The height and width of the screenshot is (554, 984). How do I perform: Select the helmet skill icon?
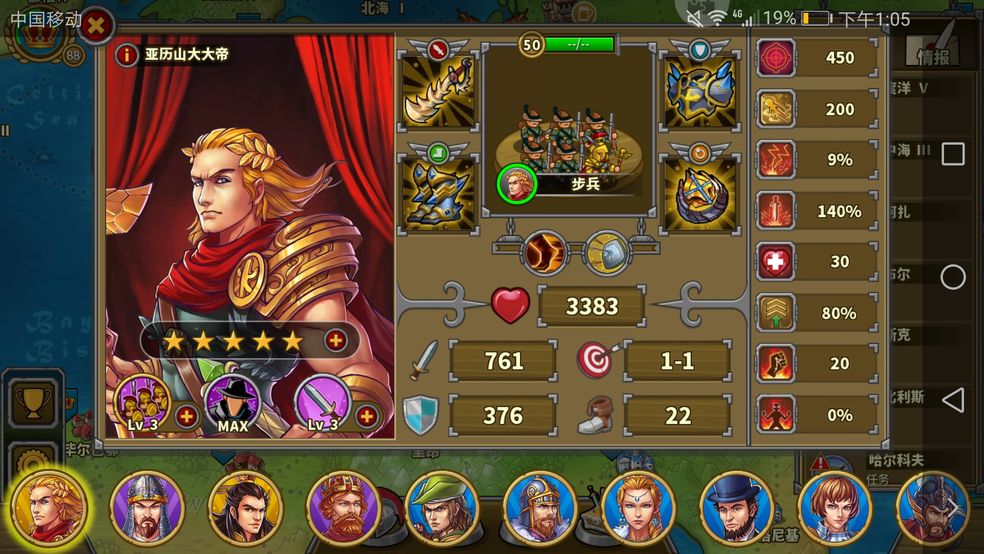click(607, 253)
